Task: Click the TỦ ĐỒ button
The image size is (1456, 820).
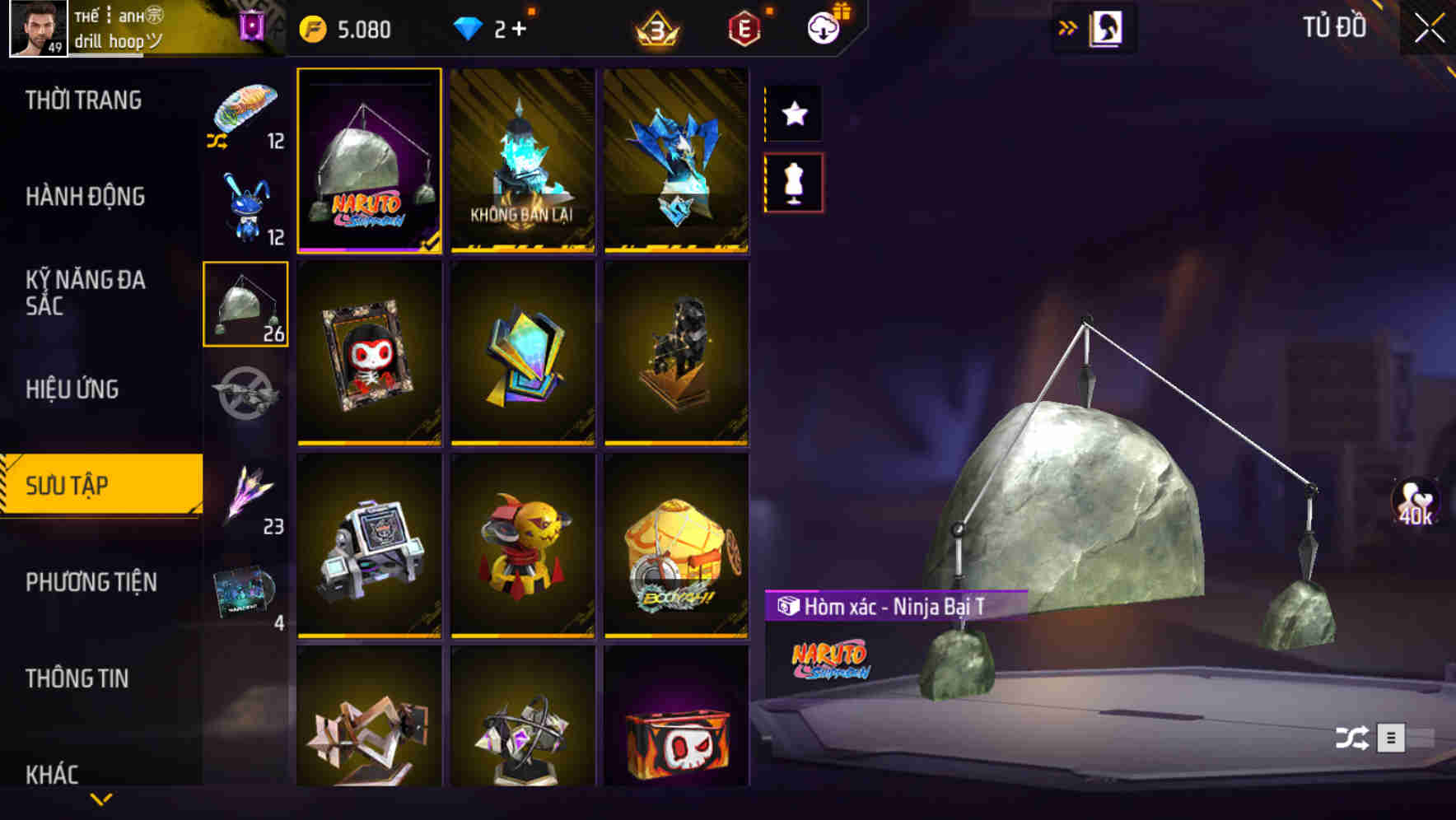Action: point(1334,26)
